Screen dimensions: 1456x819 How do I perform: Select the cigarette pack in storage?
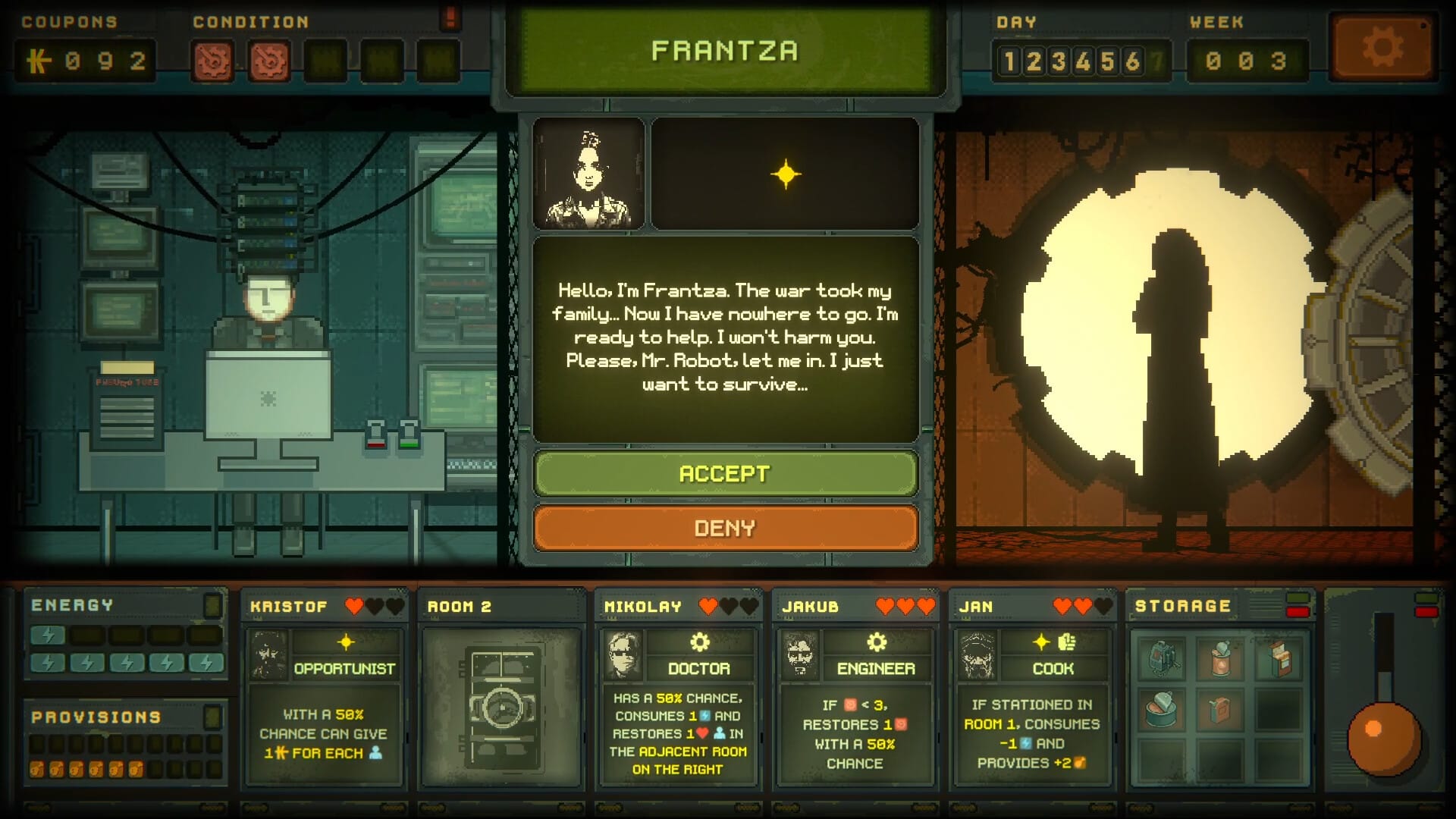click(x=1279, y=657)
